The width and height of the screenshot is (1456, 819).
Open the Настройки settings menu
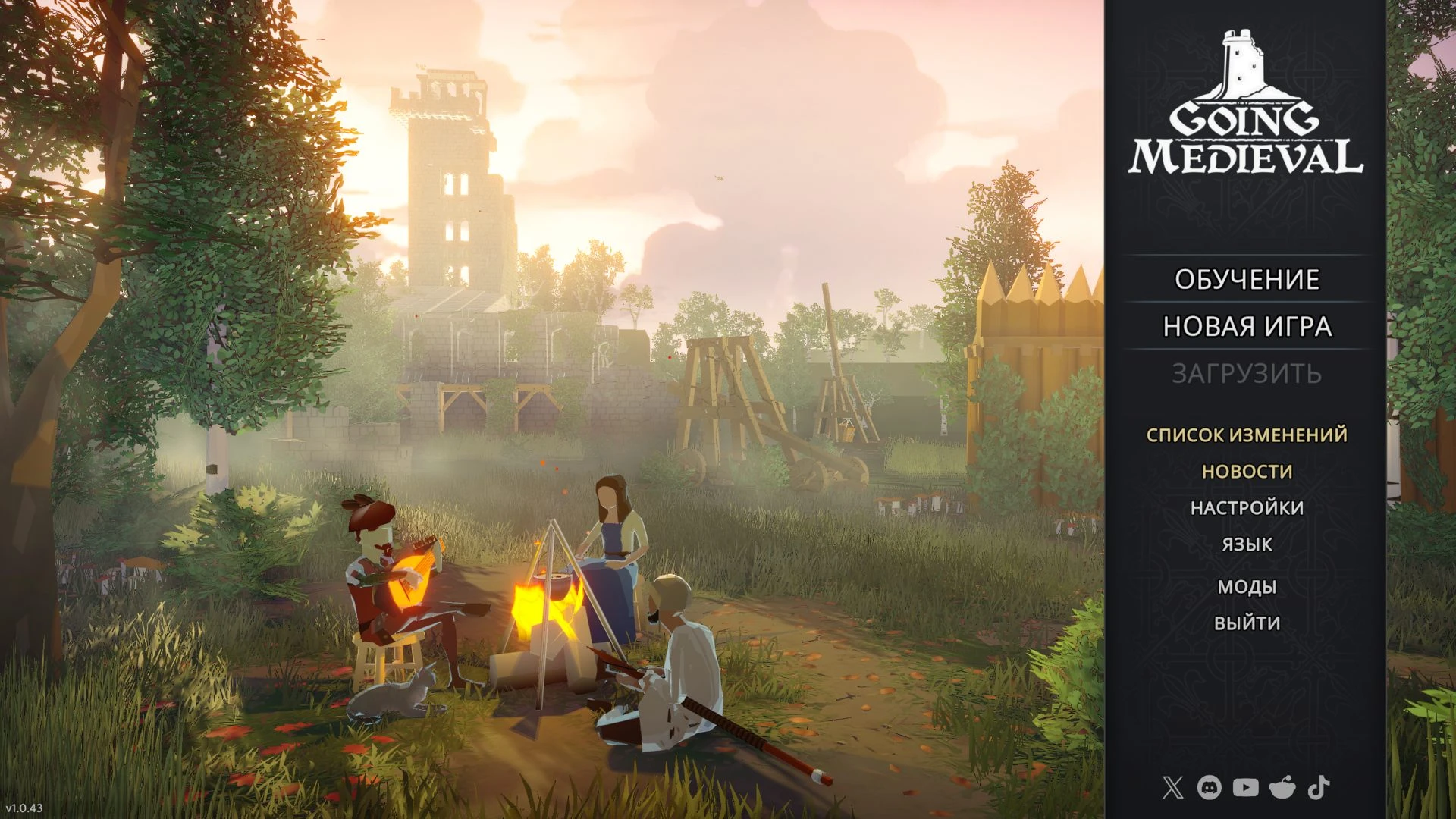click(1247, 508)
